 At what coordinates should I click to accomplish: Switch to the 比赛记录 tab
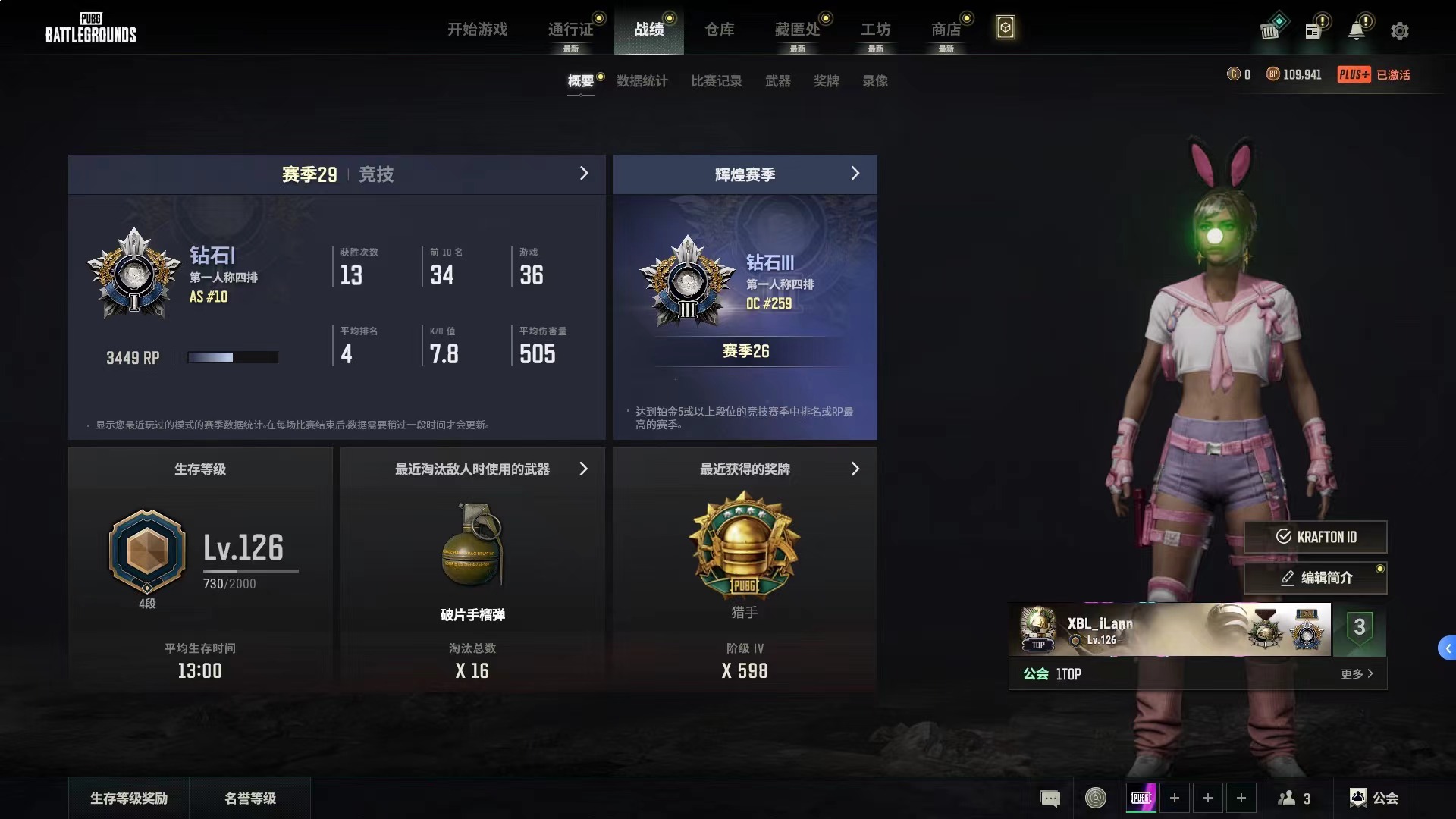click(x=716, y=81)
